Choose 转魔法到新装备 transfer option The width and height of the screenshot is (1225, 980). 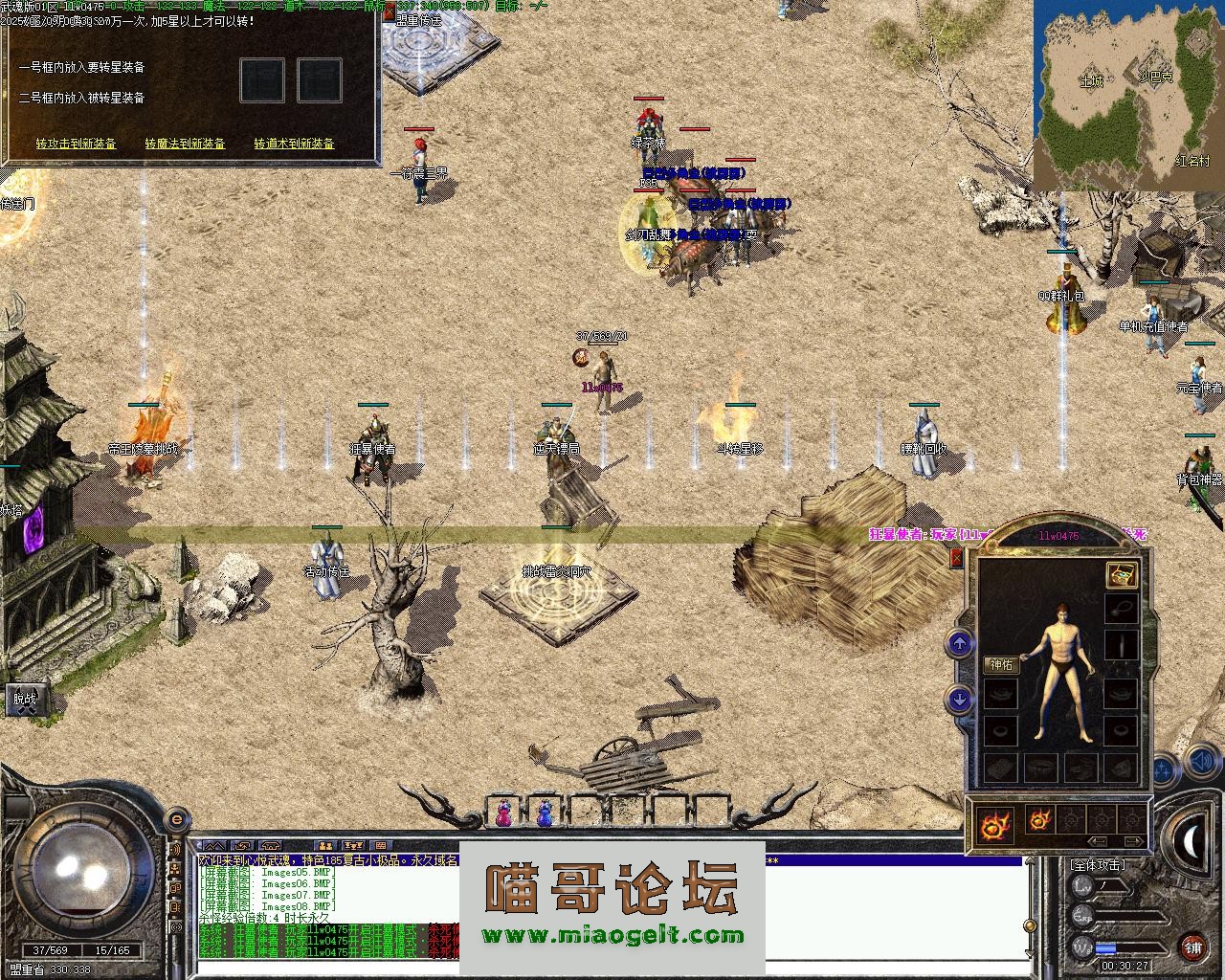point(186,144)
